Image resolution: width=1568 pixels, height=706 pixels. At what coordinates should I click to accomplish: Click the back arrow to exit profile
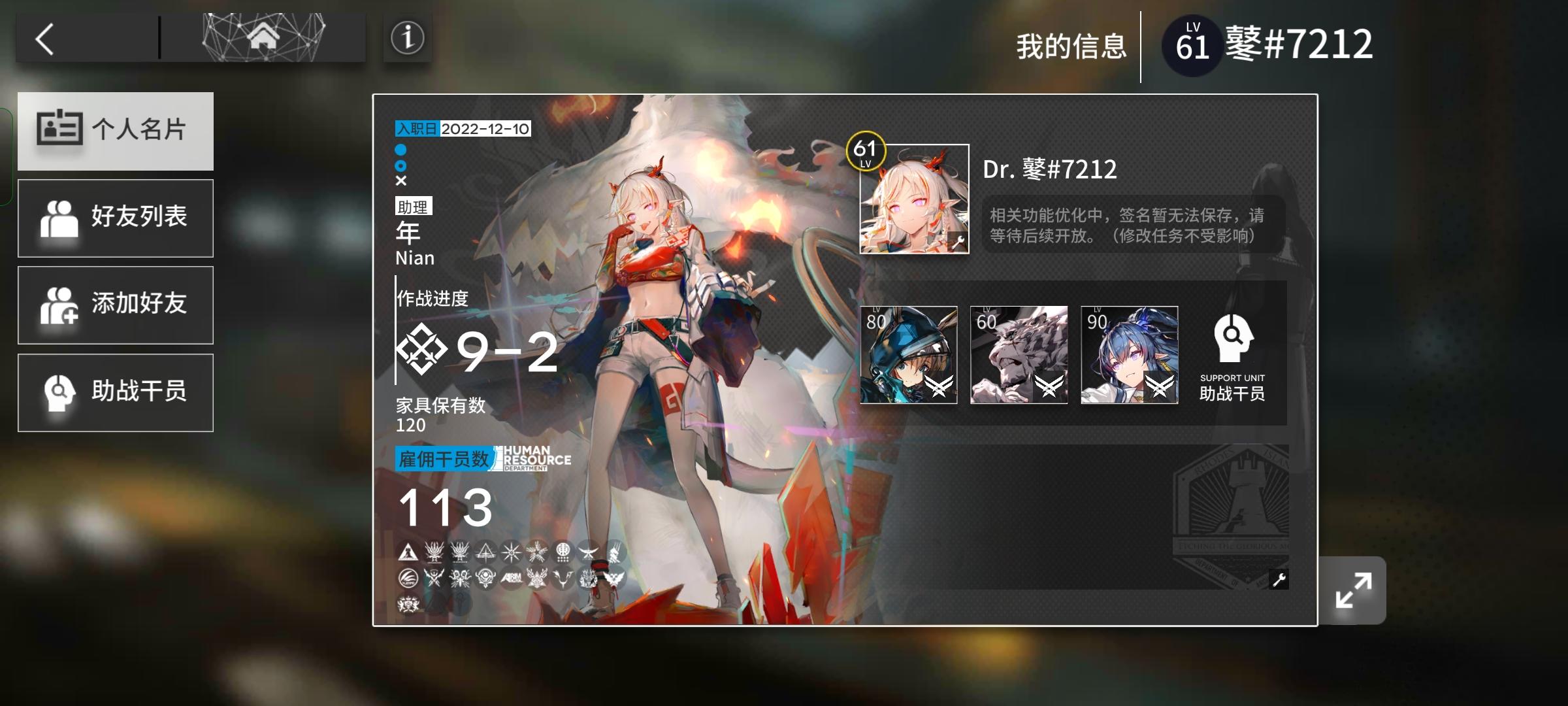[46, 39]
